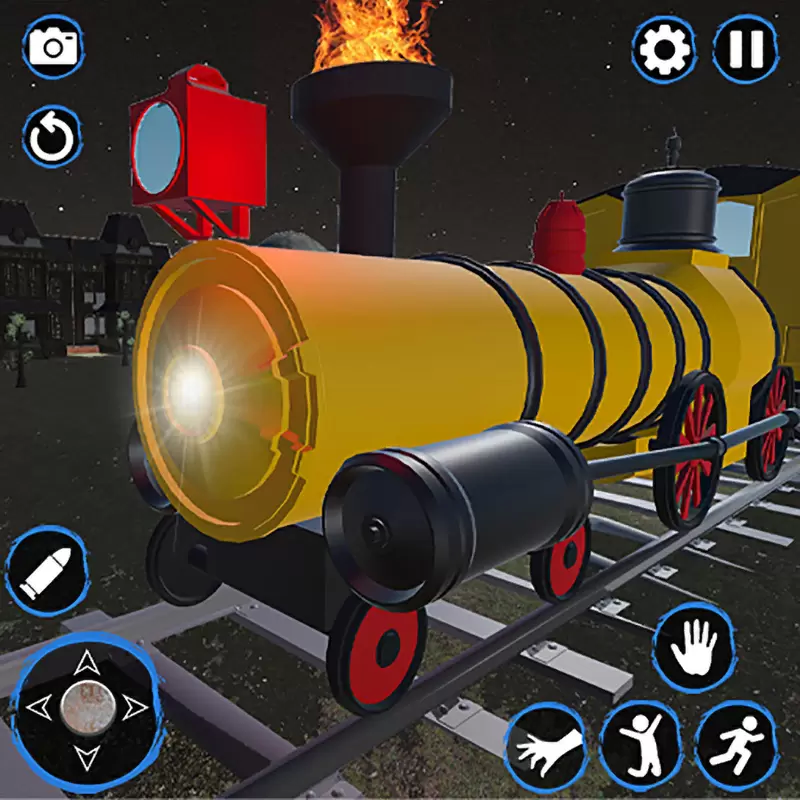Use the reaching hand grab button
Viewport: 800px width, 800px height.
click(545, 745)
